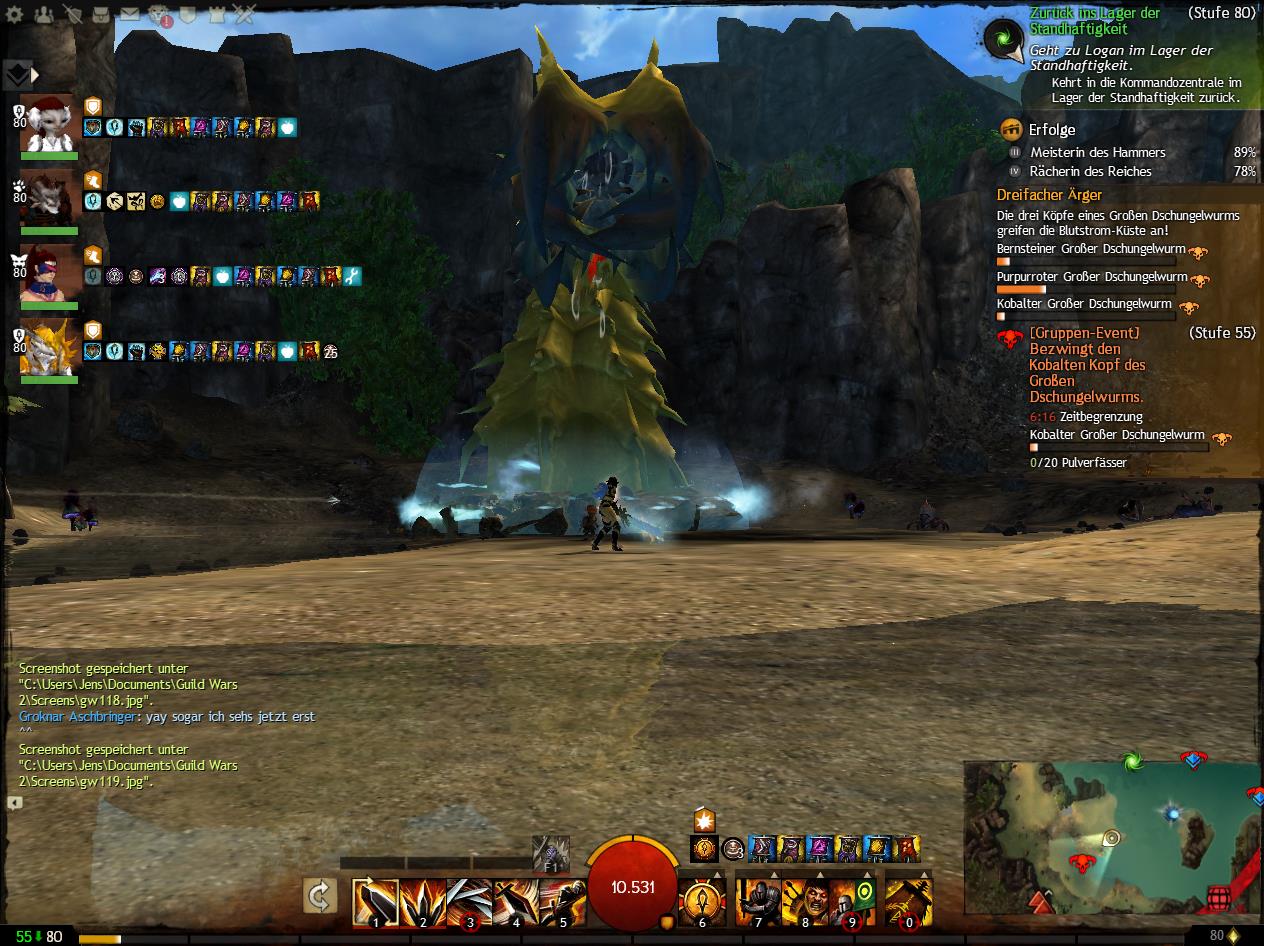
Task: Open the mail envelope icon
Action: (x=130, y=15)
